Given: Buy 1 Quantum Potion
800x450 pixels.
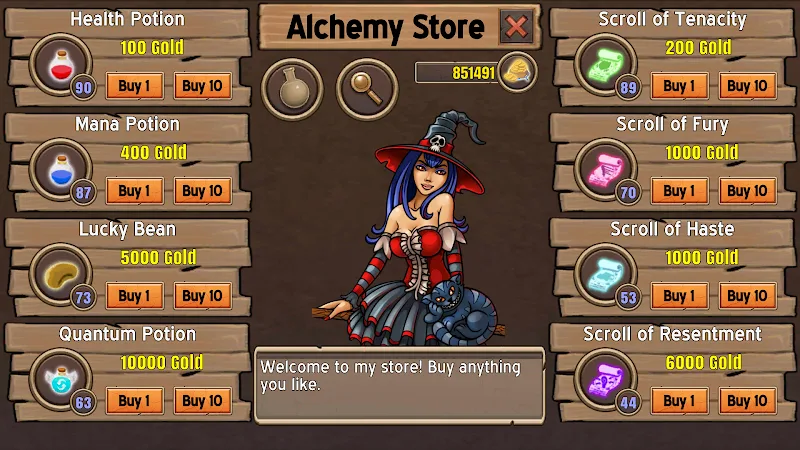Looking at the screenshot, I should [x=135, y=401].
